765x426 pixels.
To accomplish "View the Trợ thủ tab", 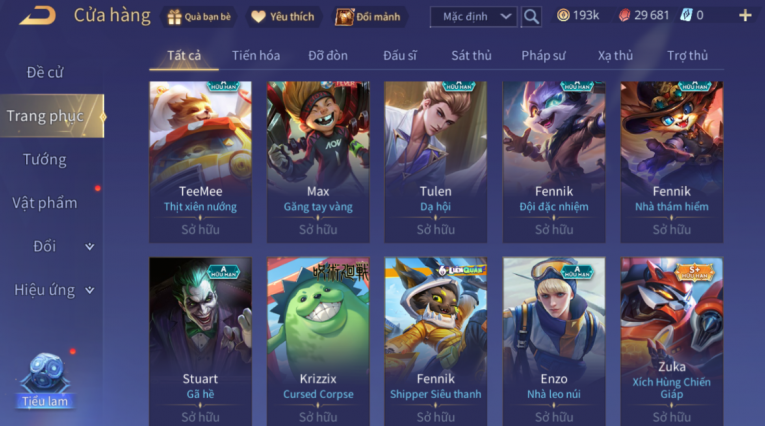I will pyautogui.click(x=687, y=56).
